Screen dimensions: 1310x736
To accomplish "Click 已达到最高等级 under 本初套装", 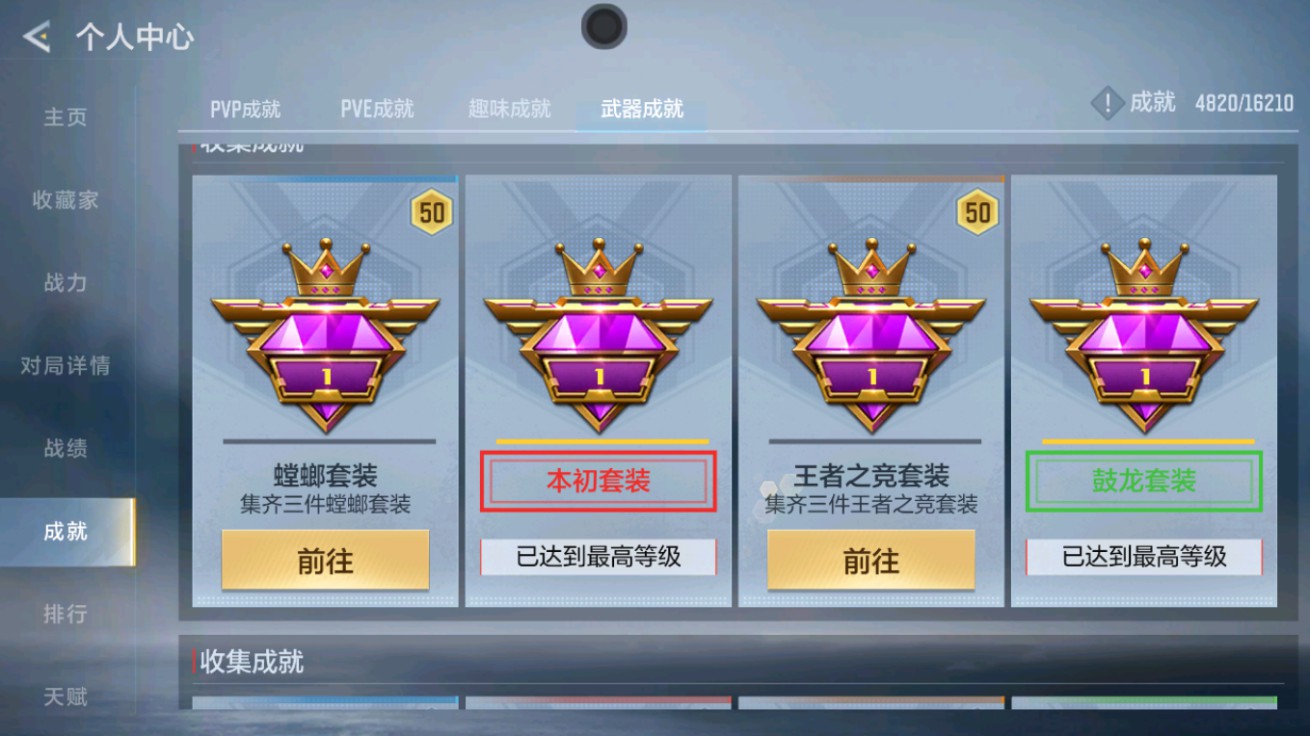I will 598,557.
